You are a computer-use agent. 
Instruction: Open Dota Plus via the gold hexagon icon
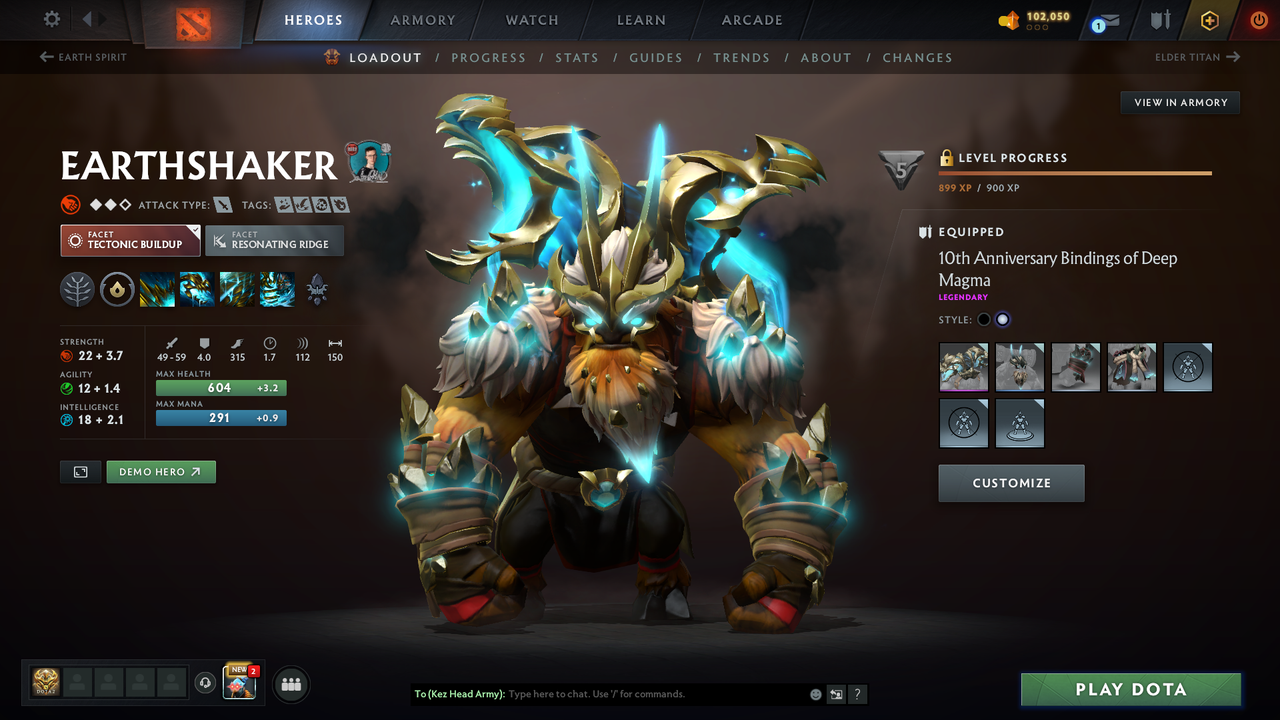(1209, 19)
